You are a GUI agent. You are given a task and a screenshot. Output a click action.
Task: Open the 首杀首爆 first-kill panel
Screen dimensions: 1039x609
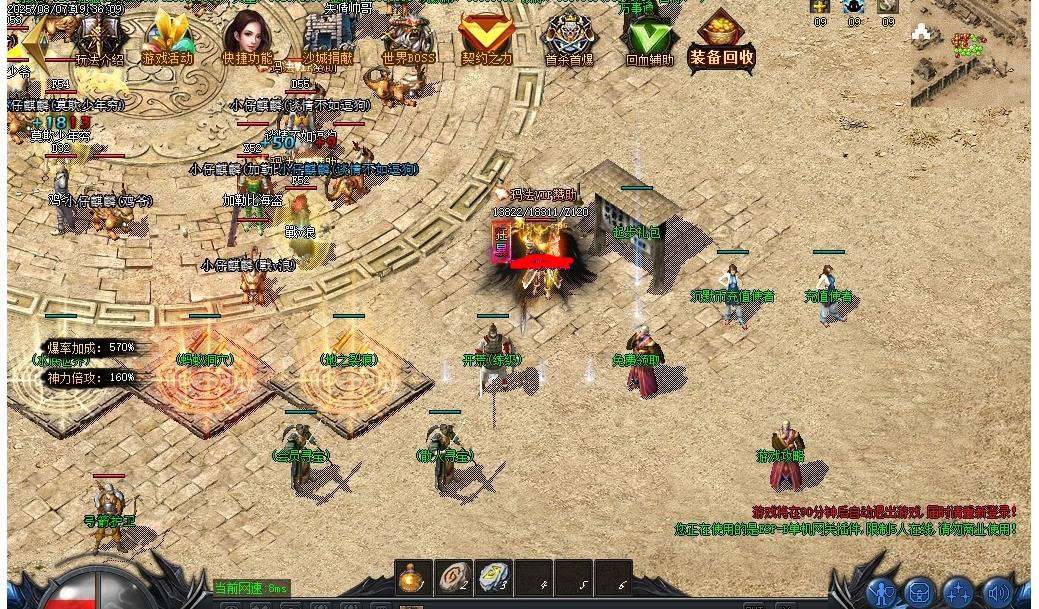click(x=568, y=40)
